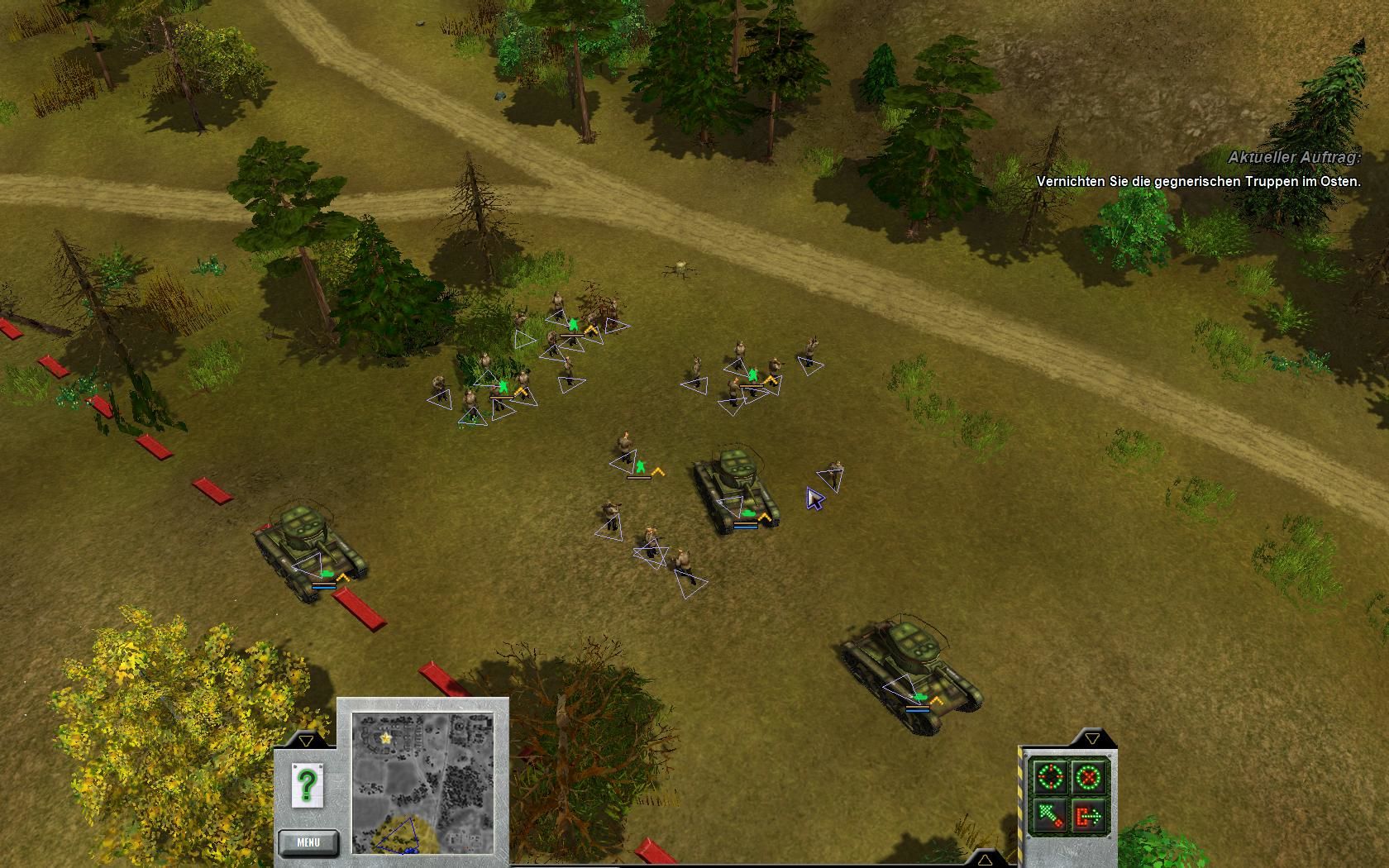Collapse the minimap panel with its triangle tab
The height and width of the screenshot is (868, 1389).
[x=307, y=742]
